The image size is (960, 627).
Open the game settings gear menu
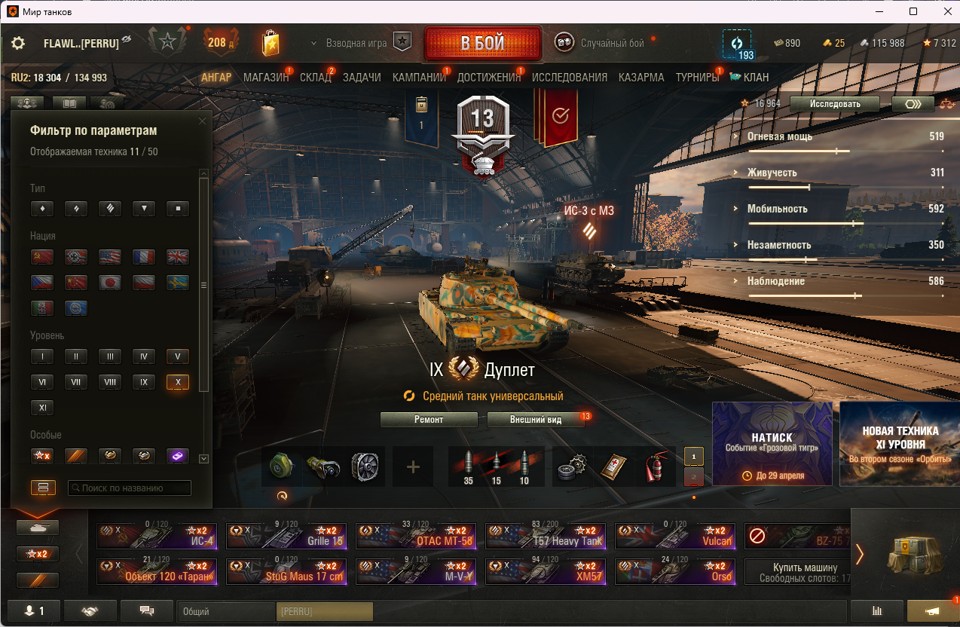click(18, 44)
